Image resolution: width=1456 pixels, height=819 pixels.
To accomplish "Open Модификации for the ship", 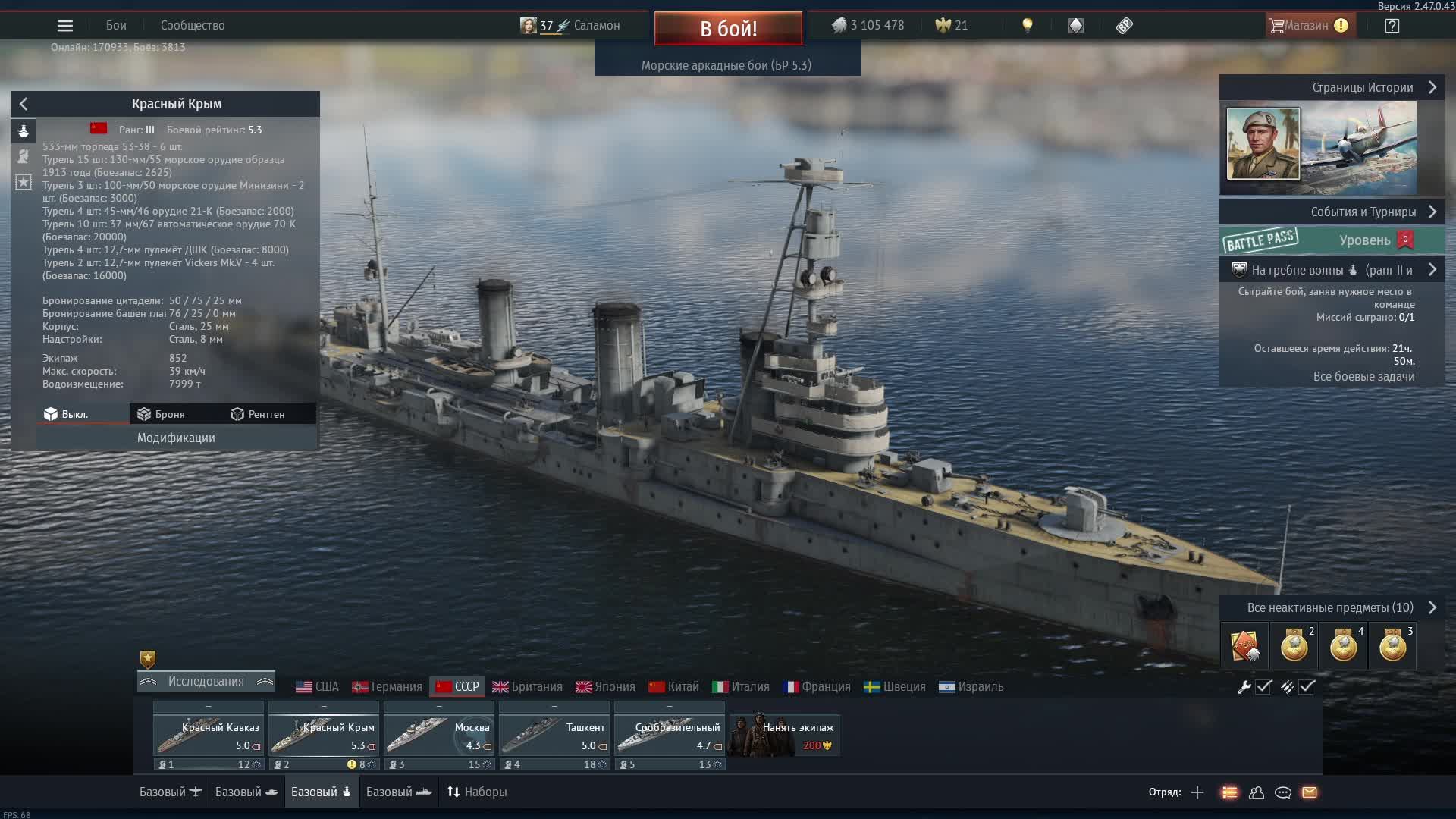I will tap(176, 438).
